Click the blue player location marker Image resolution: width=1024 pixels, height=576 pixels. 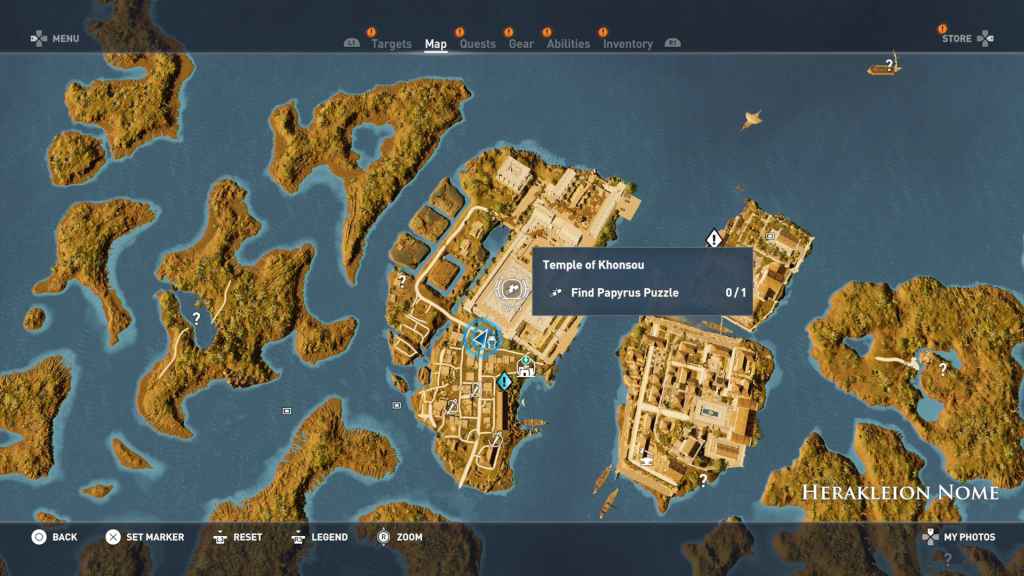coord(482,339)
